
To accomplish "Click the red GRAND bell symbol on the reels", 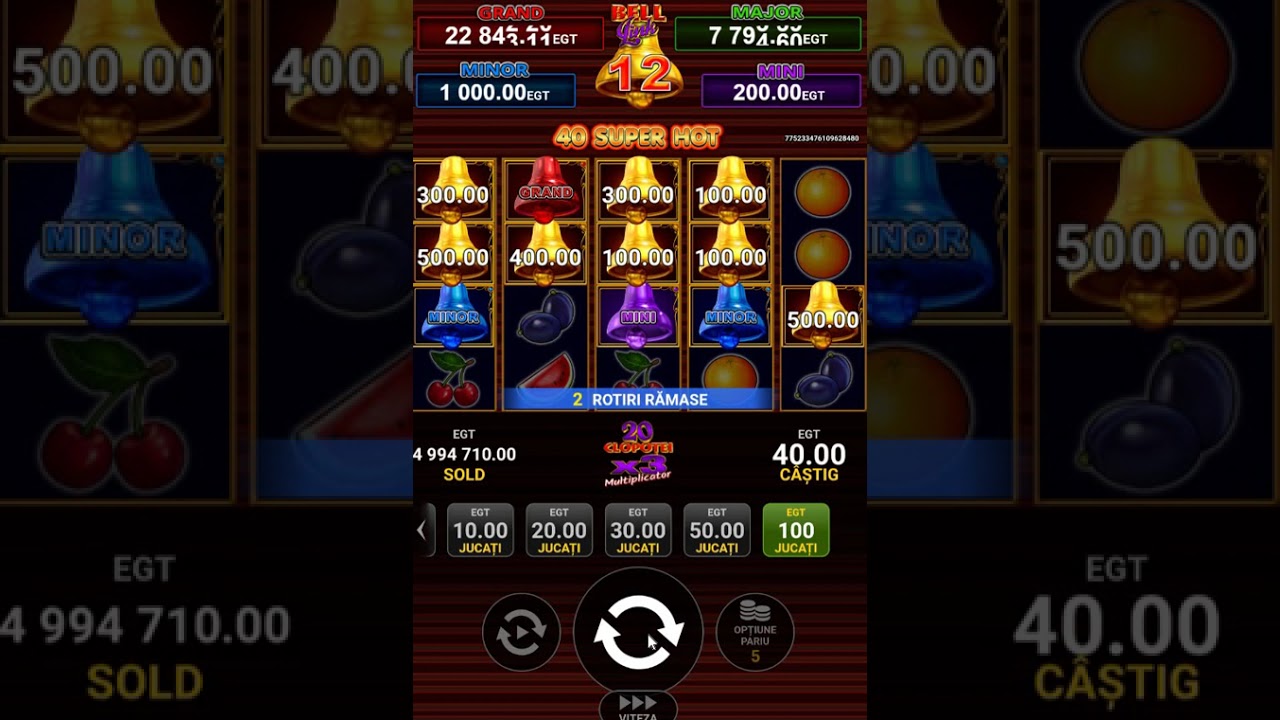I will 545,194.
